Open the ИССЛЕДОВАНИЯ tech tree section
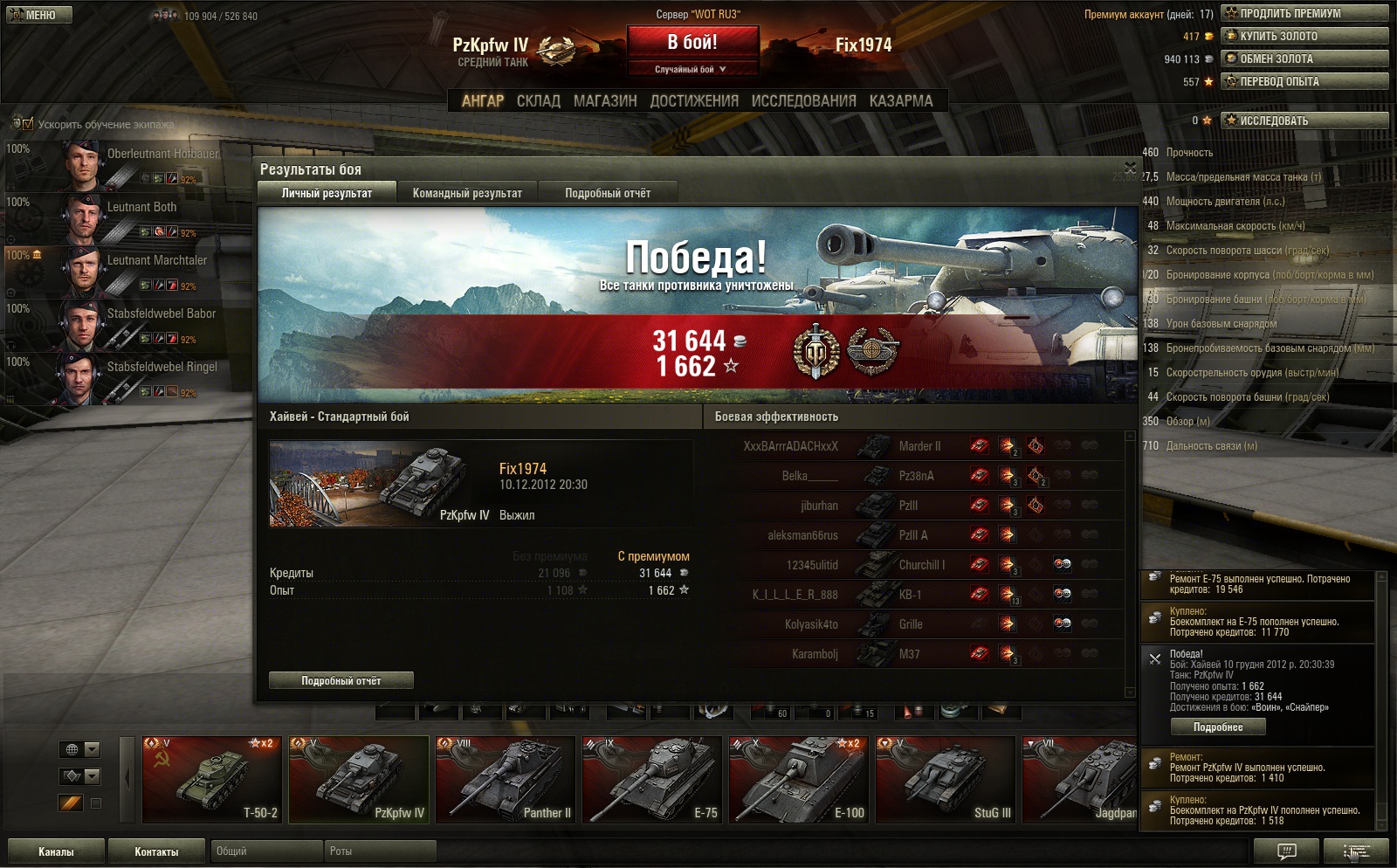 pos(803,101)
